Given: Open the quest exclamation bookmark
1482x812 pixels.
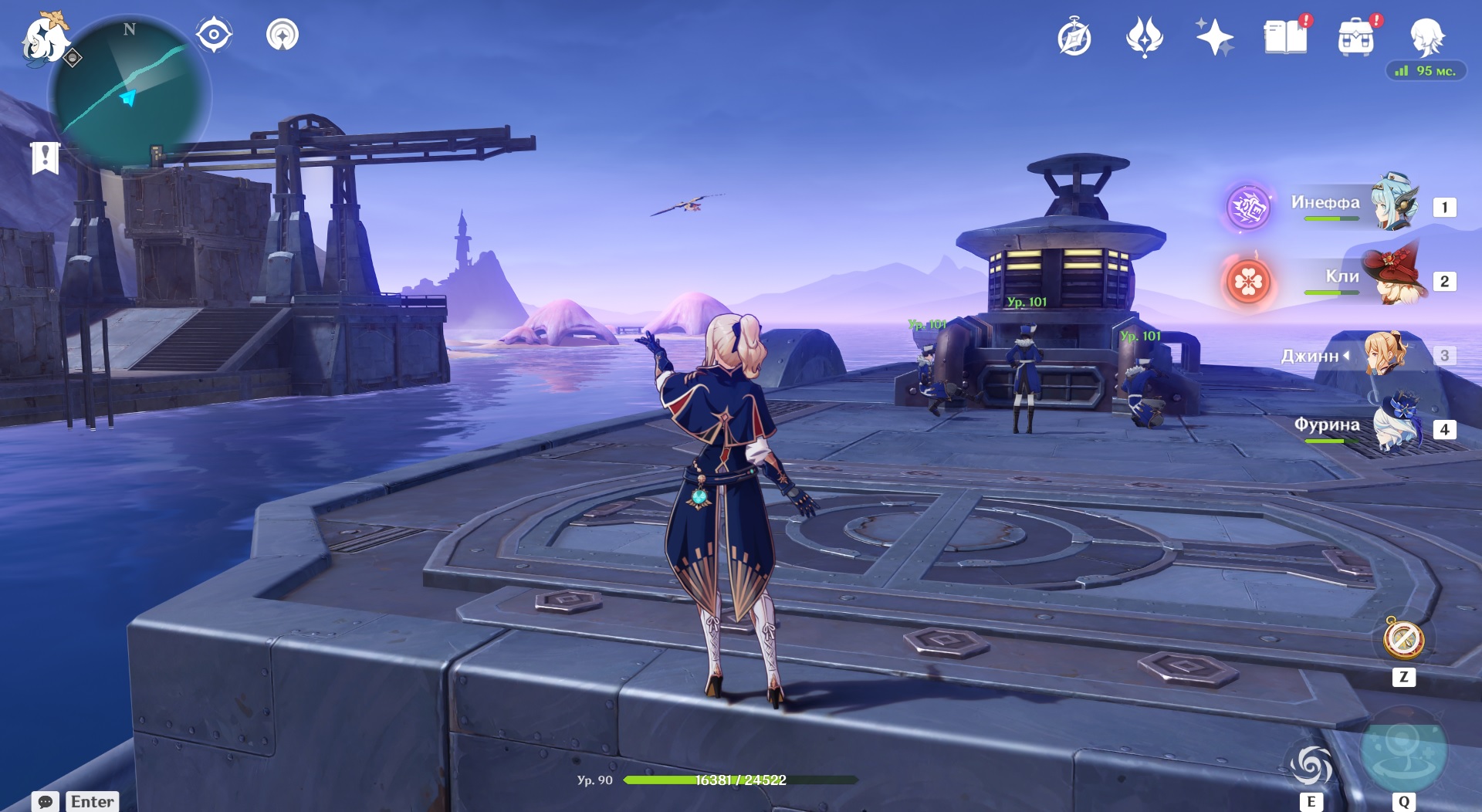Looking at the screenshot, I should point(45,157).
